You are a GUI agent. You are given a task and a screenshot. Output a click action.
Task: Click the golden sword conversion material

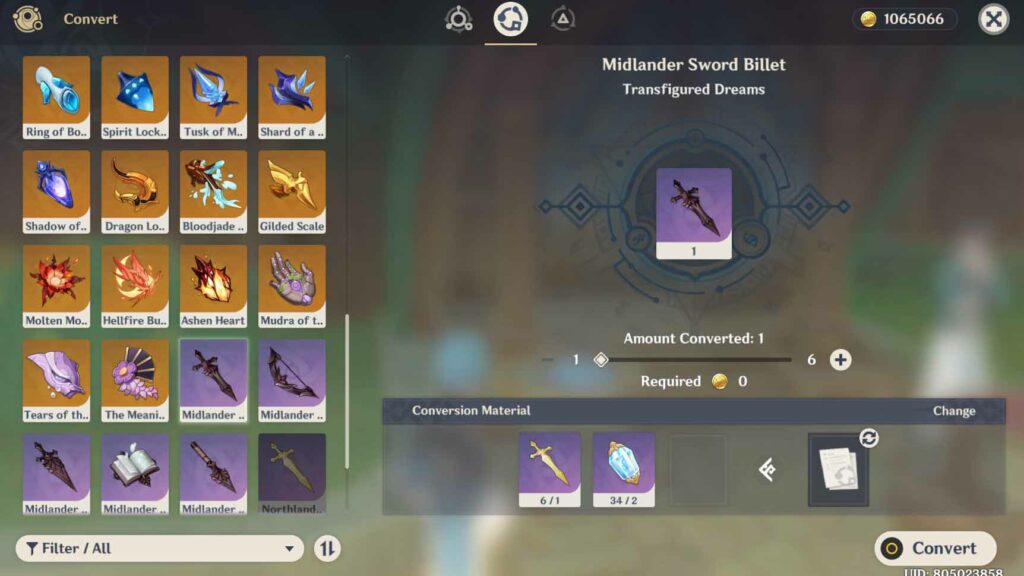[x=549, y=469]
